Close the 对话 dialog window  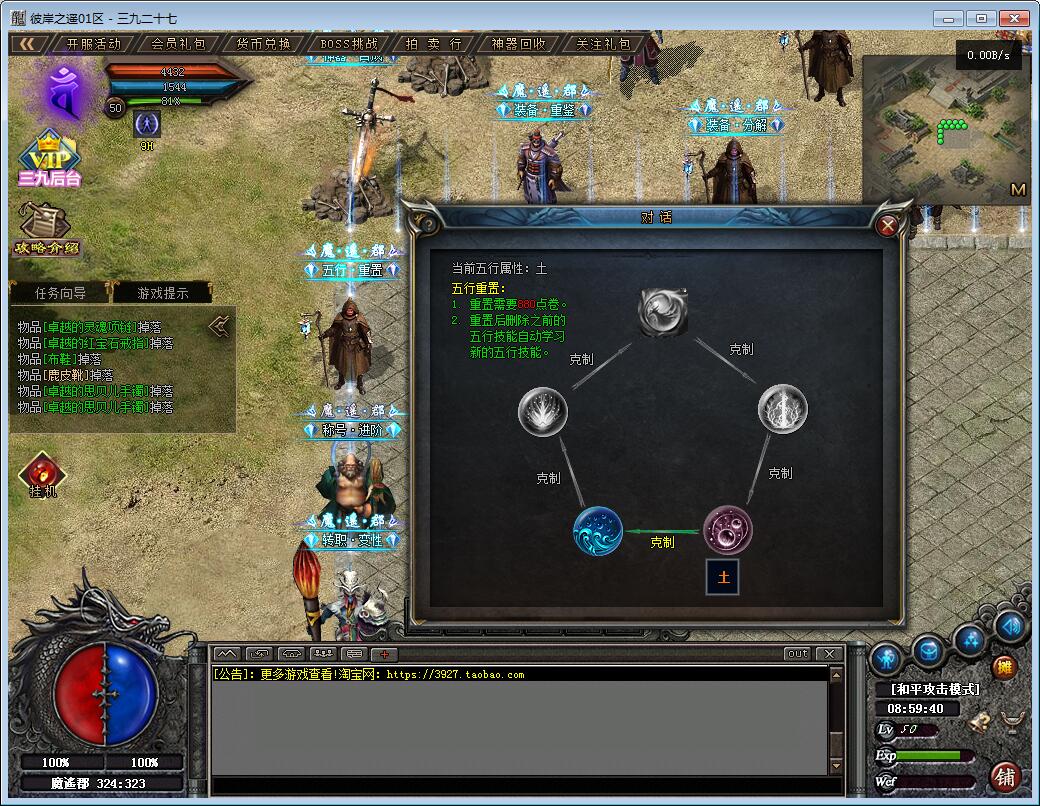[887, 226]
